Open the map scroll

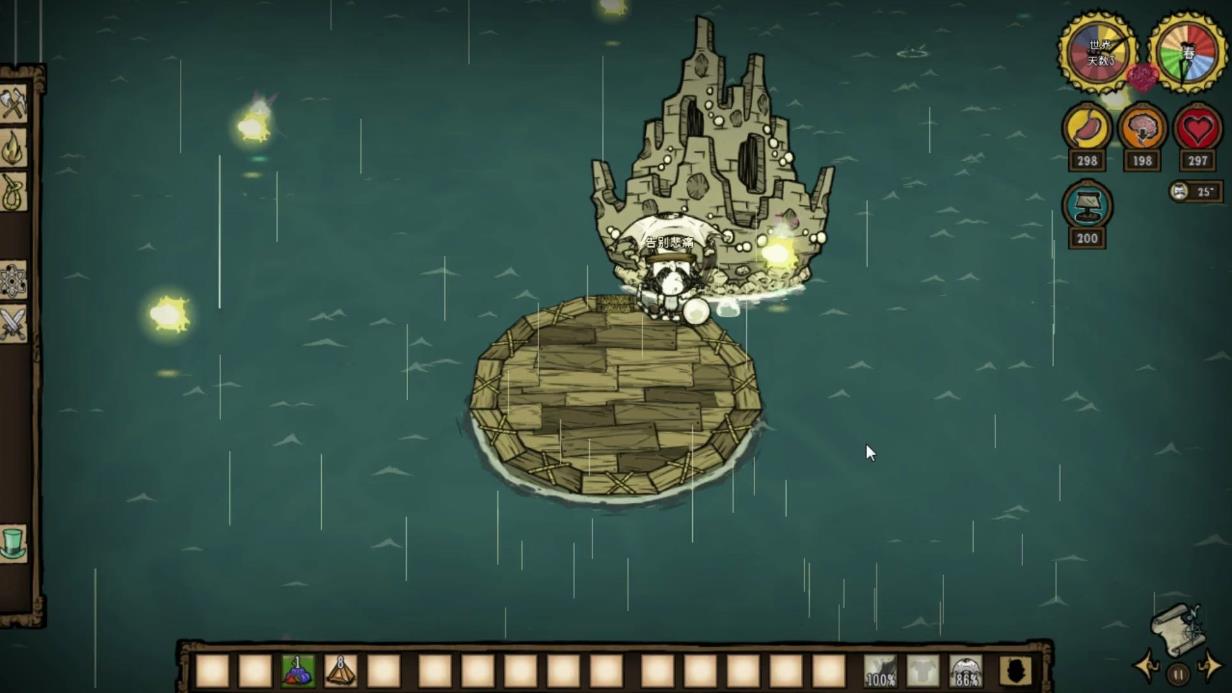click(x=1177, y=630)
